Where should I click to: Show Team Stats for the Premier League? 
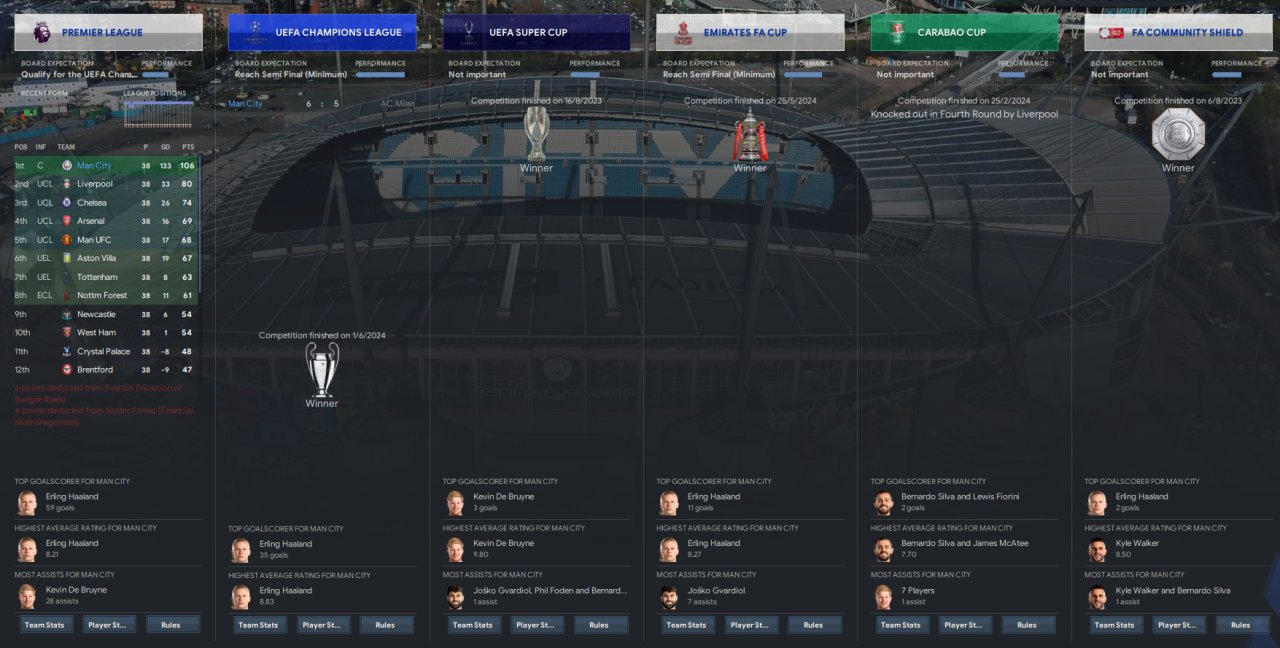coord(45,625)
